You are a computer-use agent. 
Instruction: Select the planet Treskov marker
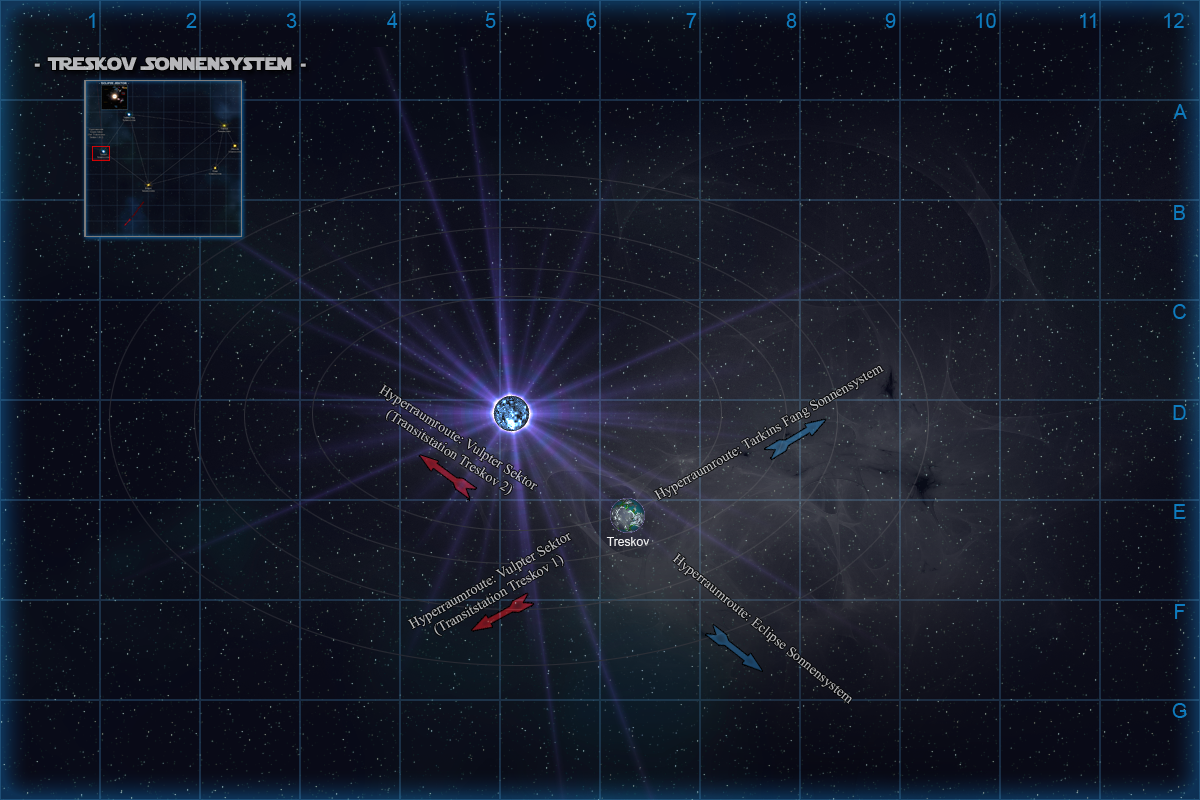click(x=628, y=515)
